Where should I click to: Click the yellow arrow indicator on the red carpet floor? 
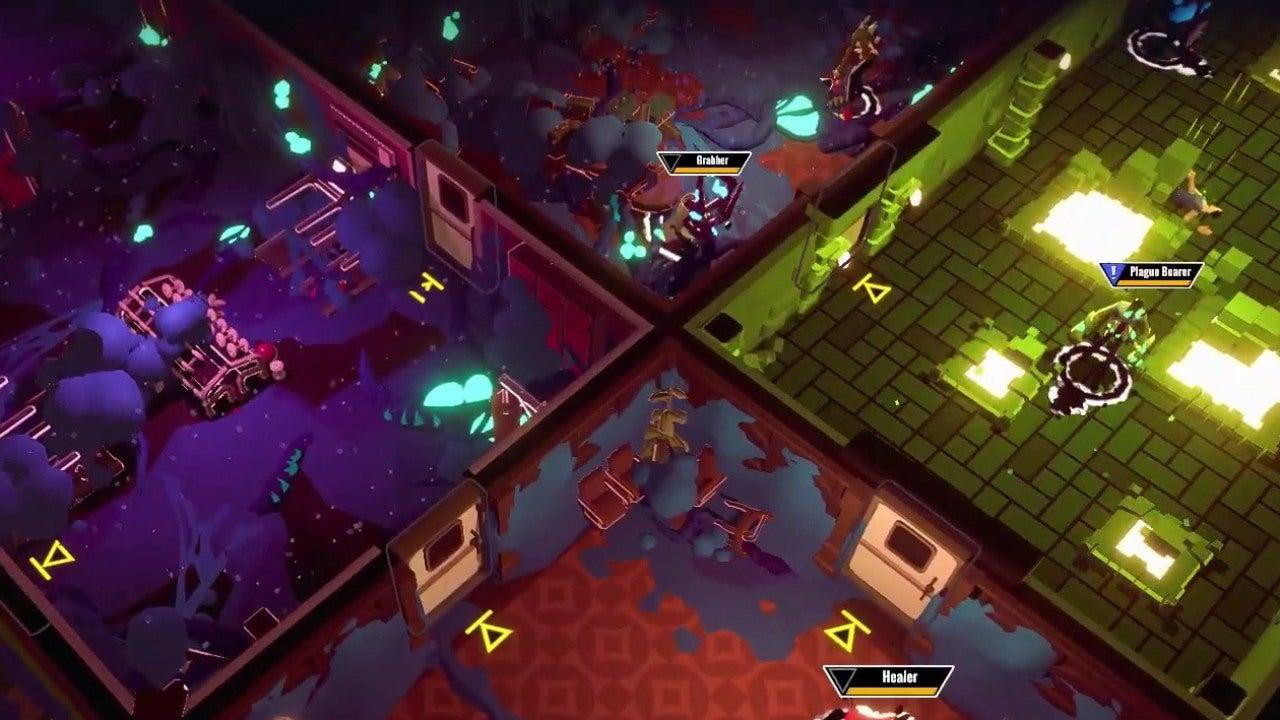pyautogui.click(x=489, y=631)
